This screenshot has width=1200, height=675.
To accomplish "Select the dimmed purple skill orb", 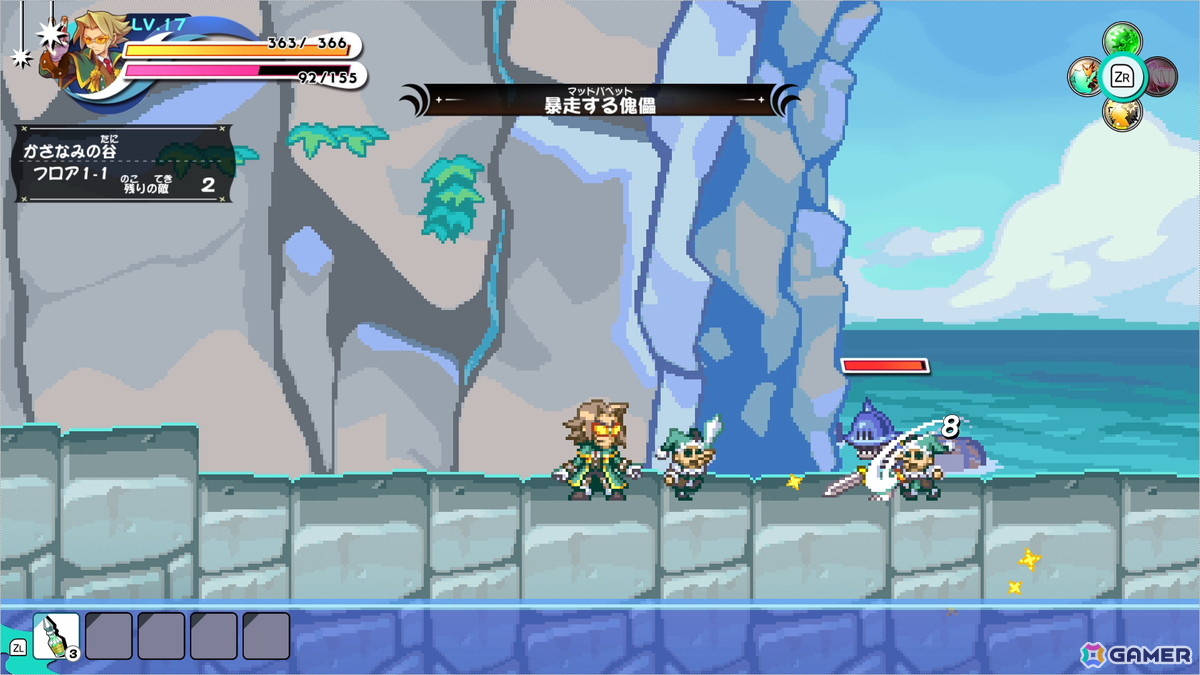I will point(1160,76).
